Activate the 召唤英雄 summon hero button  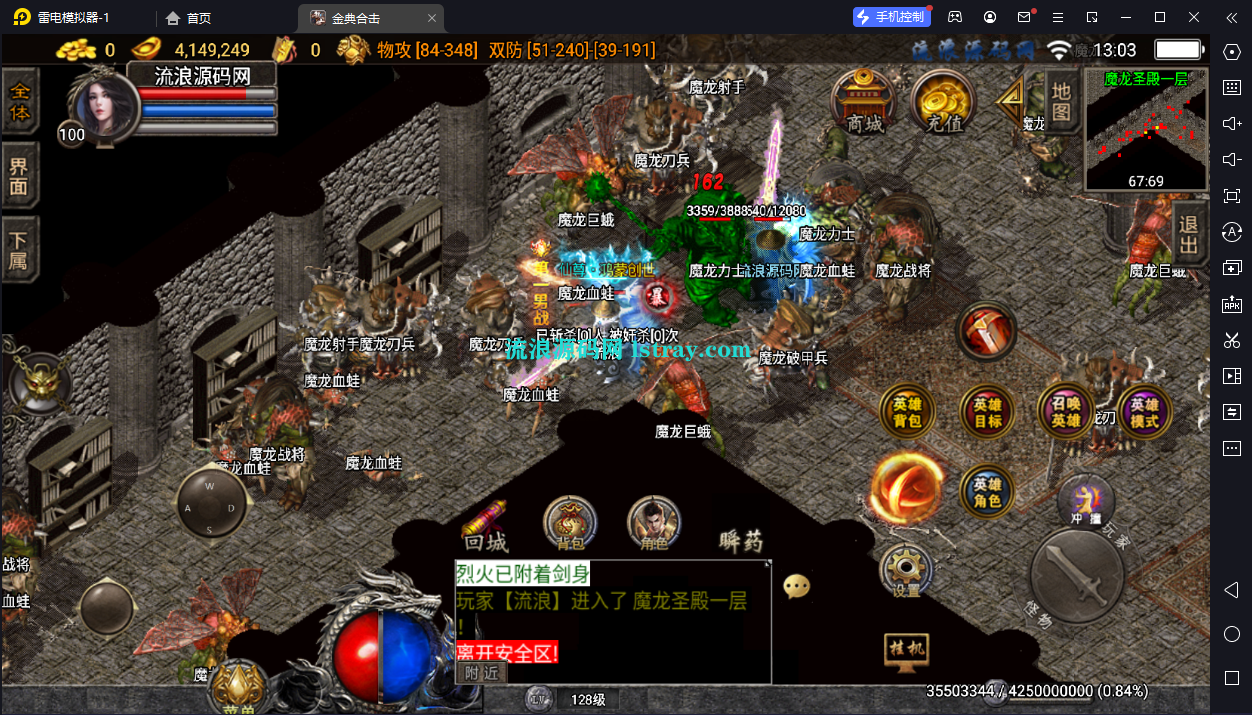(x=1066, y=412)
